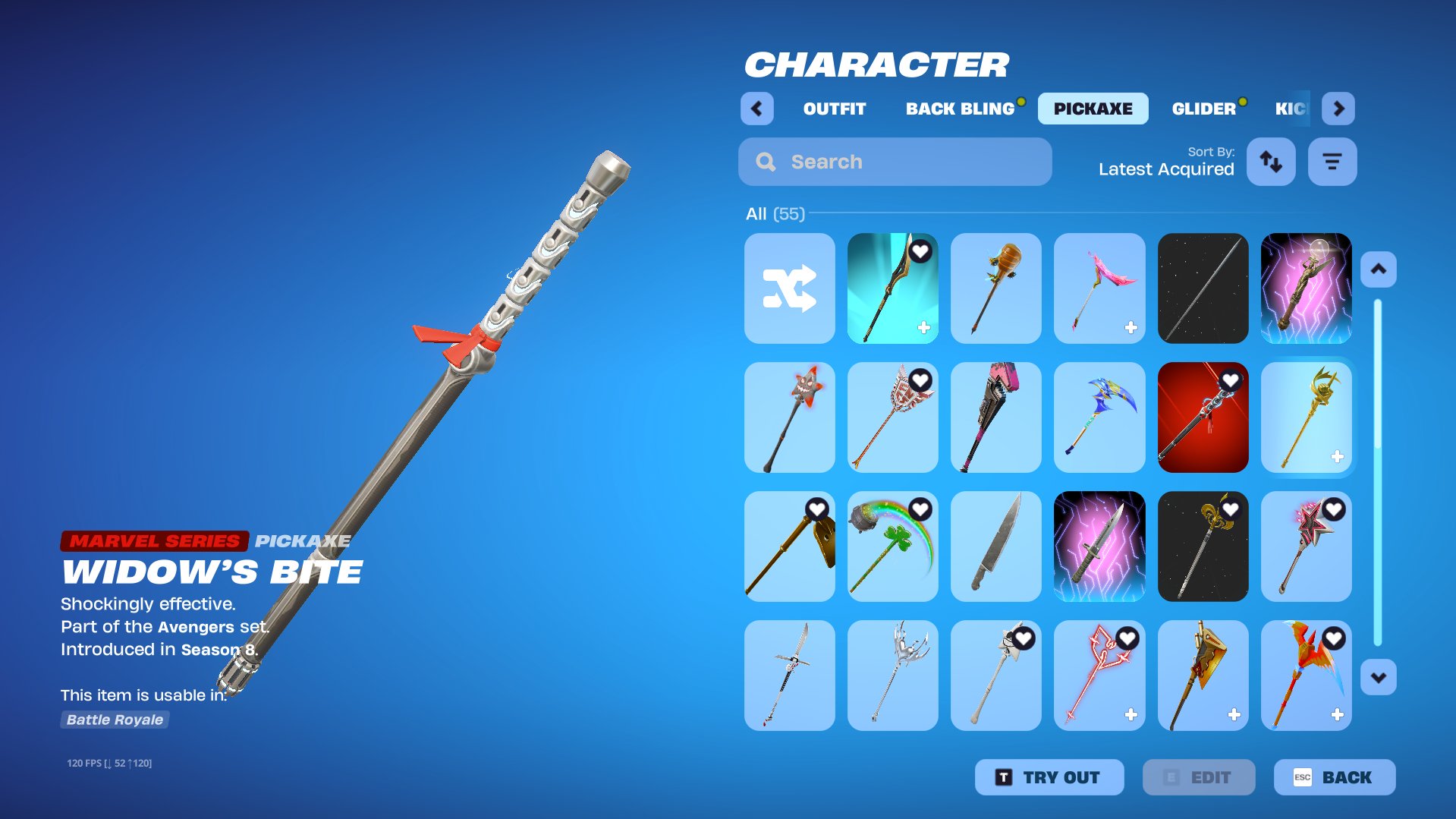
Task: Click the pickaxe Search field
Action: 895,162
